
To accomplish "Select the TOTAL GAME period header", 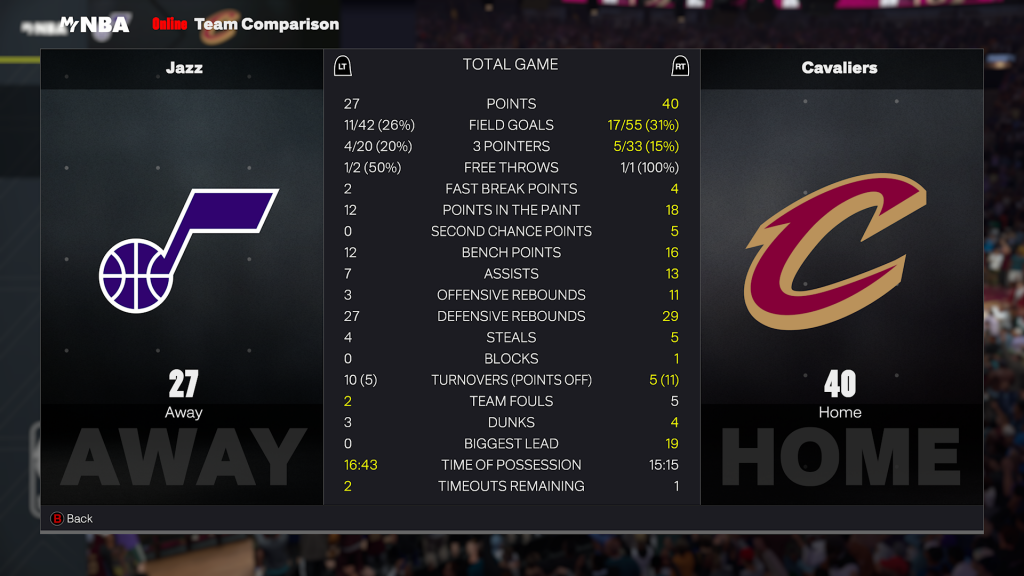I will (x=510, y=65).
